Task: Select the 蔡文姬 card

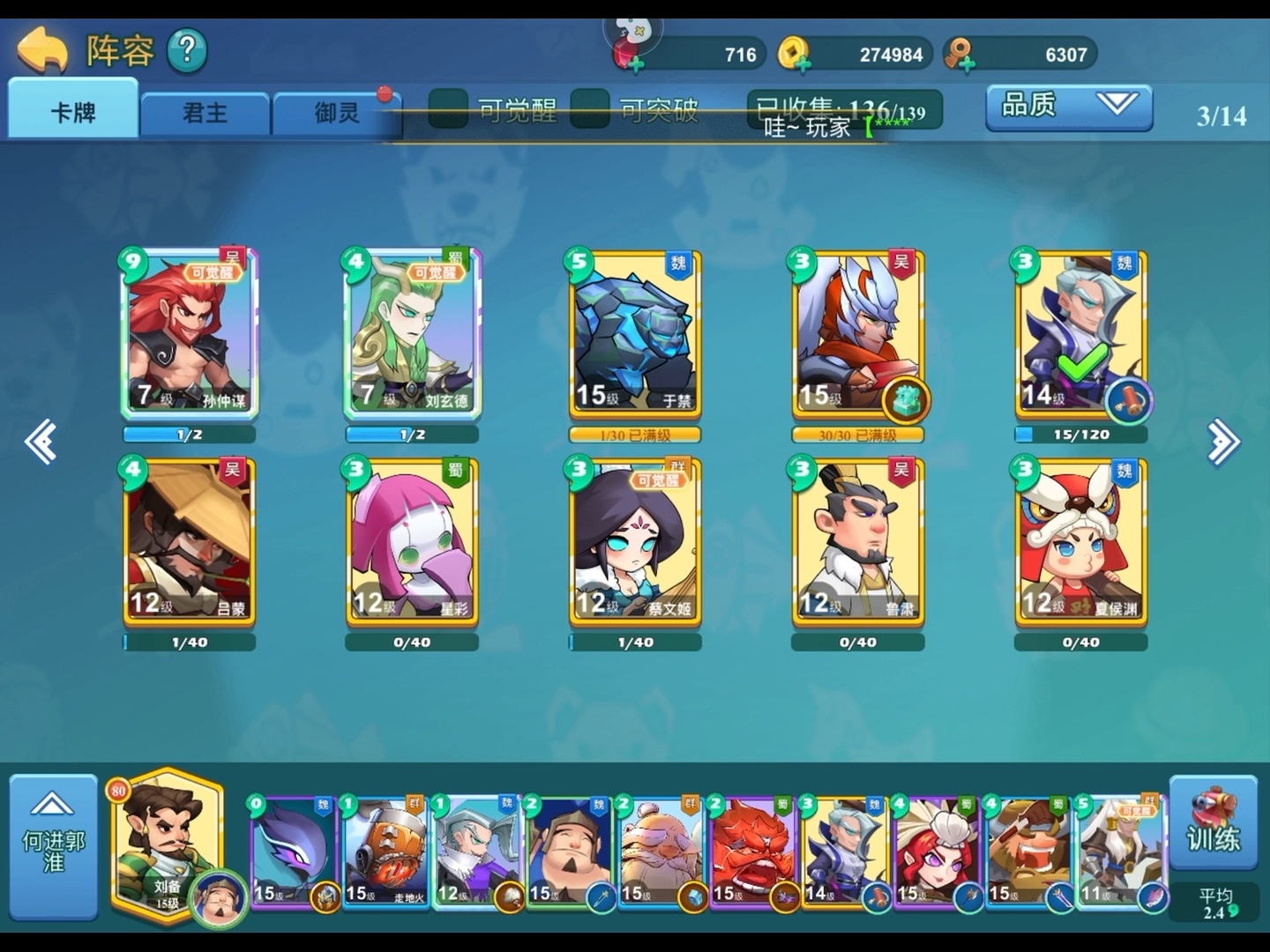Action: [635, 540]
